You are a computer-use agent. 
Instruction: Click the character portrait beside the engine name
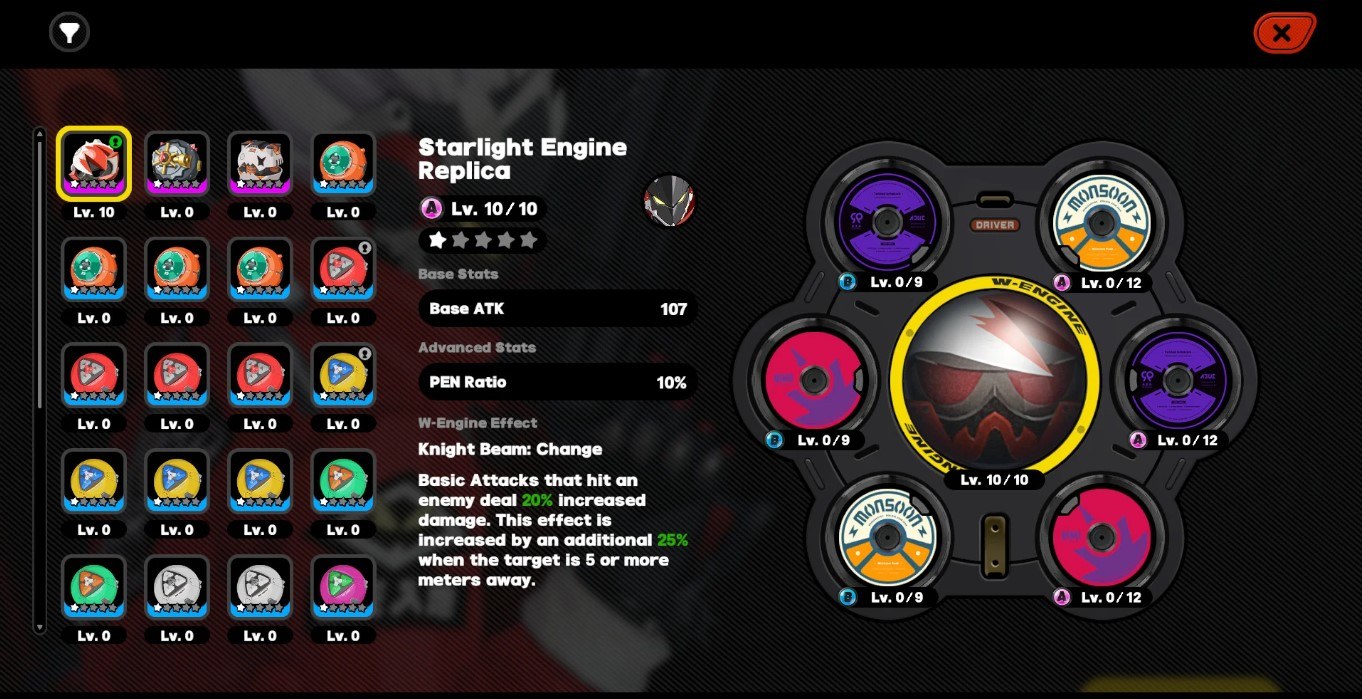[x=669, y=201]
